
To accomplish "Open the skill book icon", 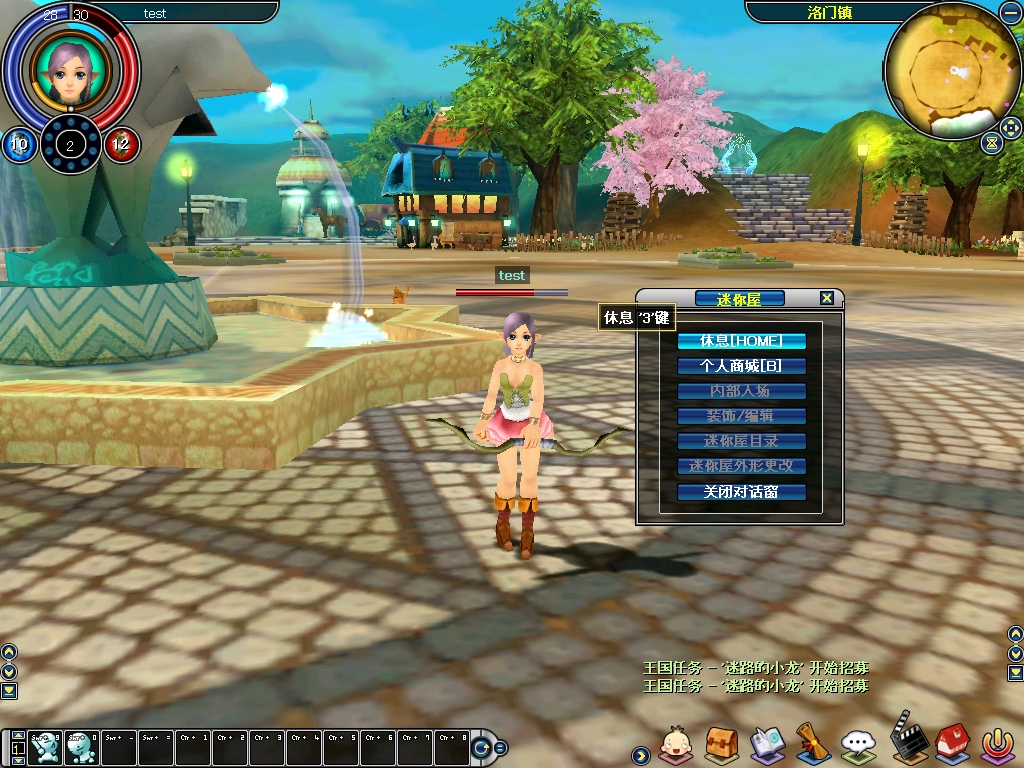I will [767, 745].
